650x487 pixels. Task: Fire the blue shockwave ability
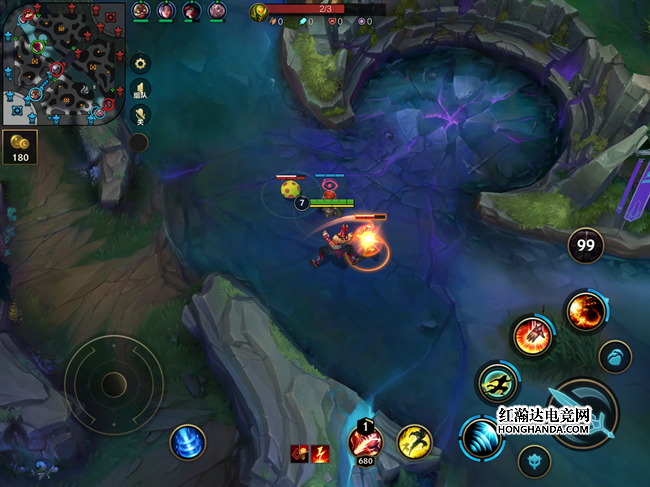point(481,437)
